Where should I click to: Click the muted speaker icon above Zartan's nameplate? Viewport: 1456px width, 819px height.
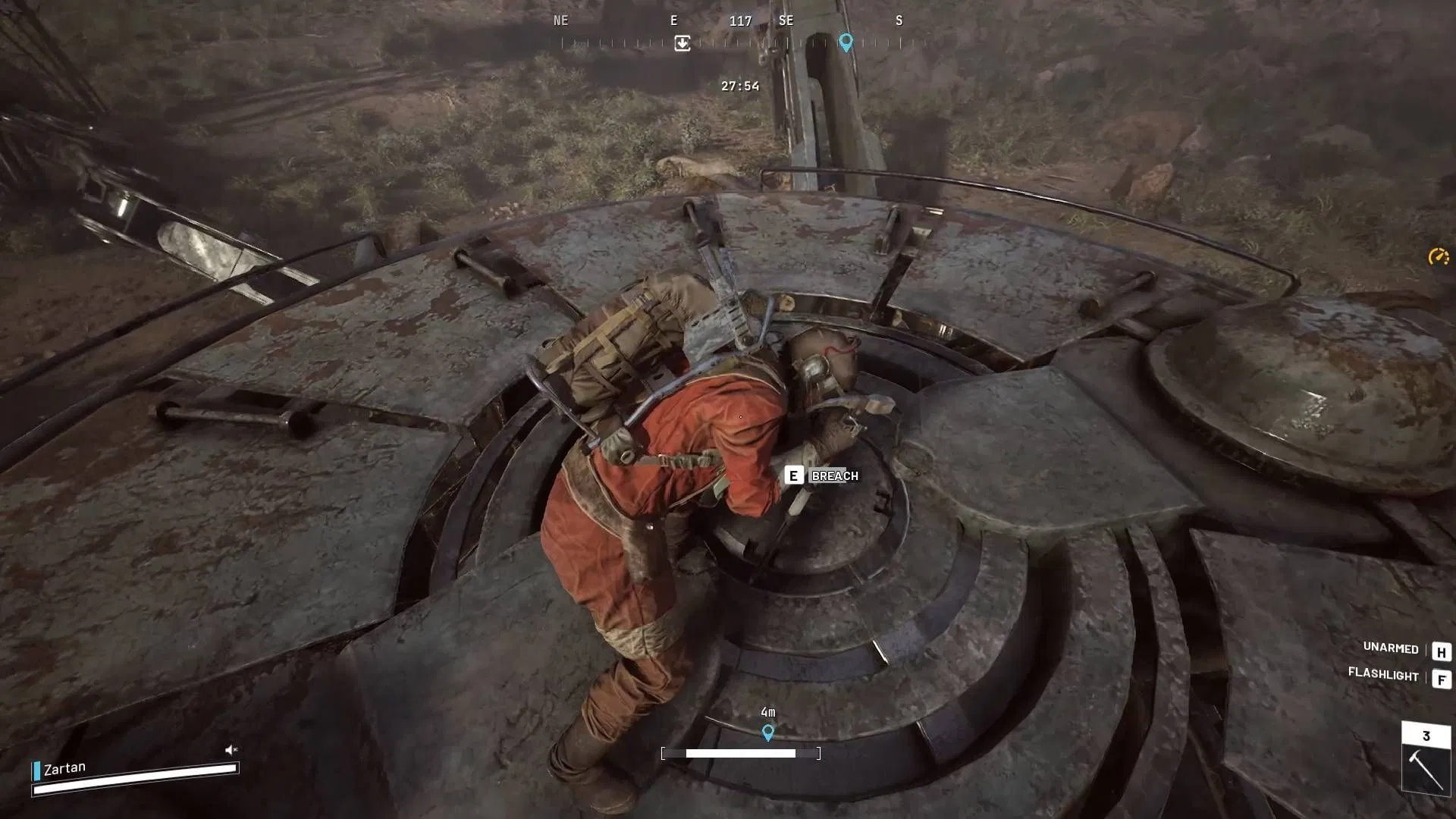[x=230, y=749]
